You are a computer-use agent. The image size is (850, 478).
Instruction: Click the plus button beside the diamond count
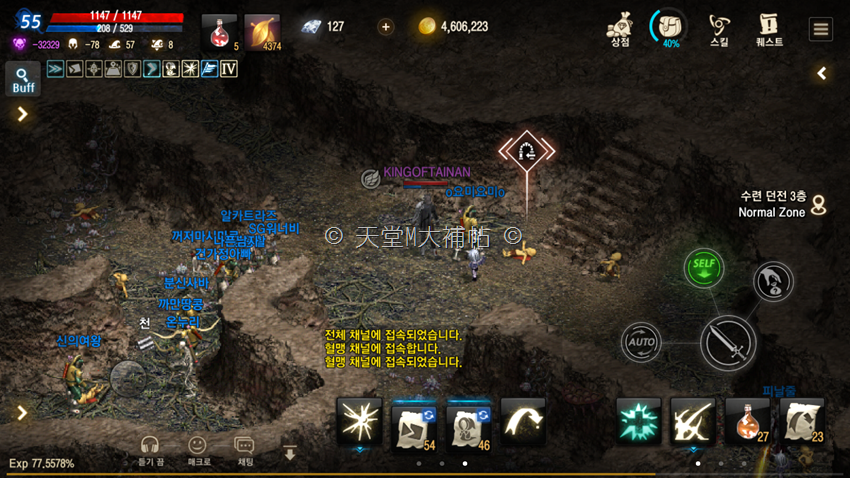386,27
